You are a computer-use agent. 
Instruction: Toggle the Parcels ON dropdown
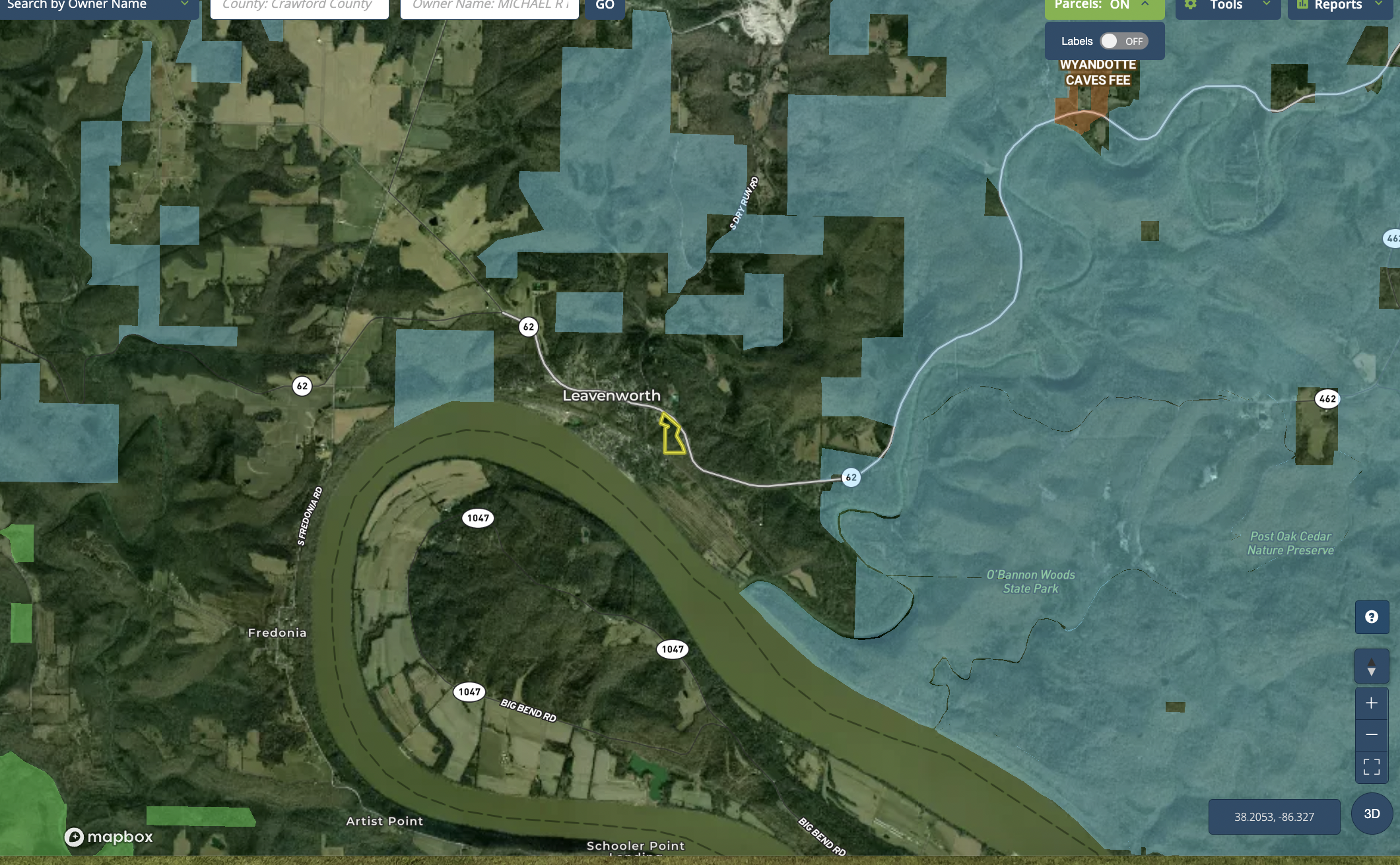(x=1104, y=6)
